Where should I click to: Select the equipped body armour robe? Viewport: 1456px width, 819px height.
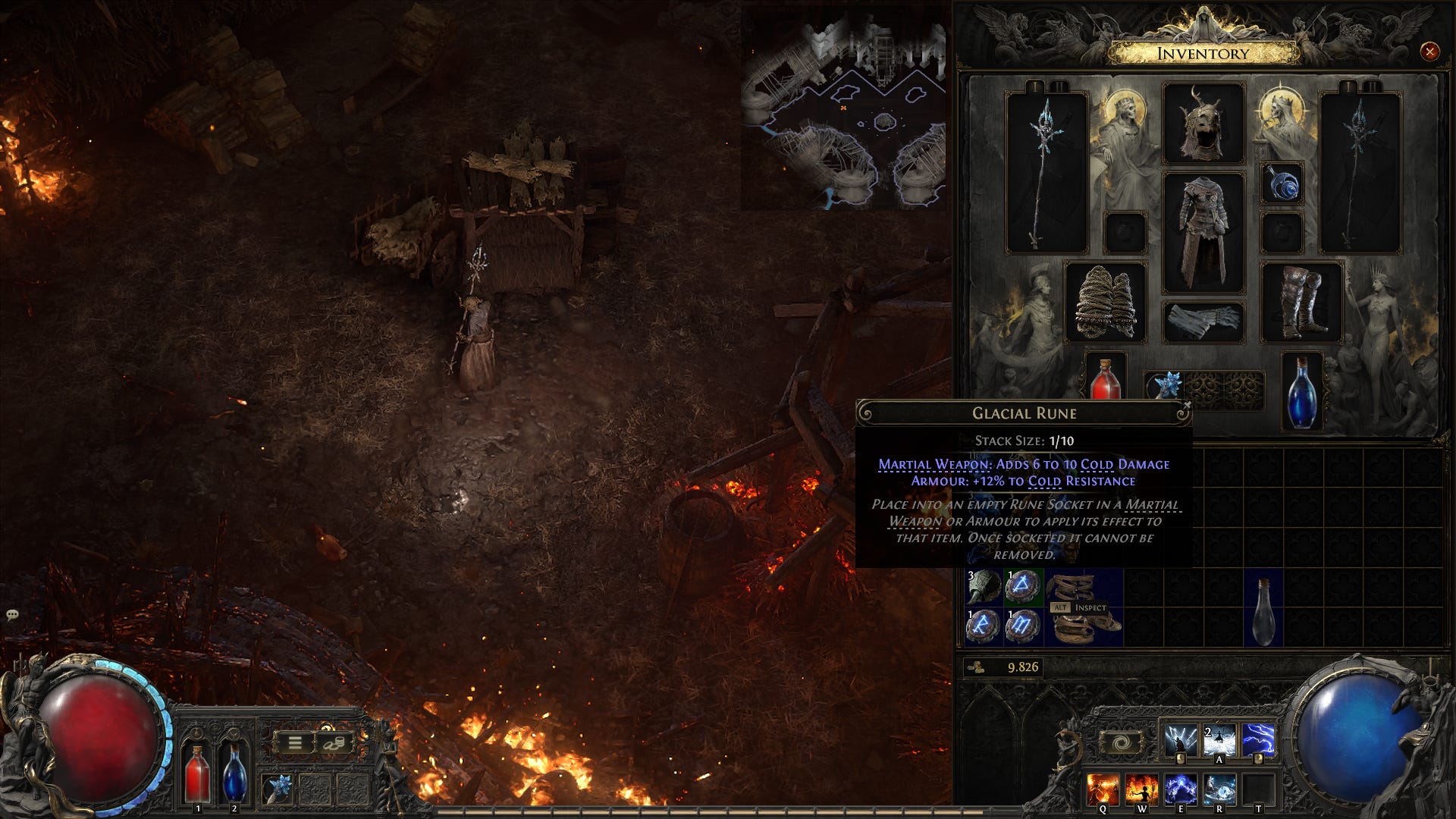(1203, 232)
